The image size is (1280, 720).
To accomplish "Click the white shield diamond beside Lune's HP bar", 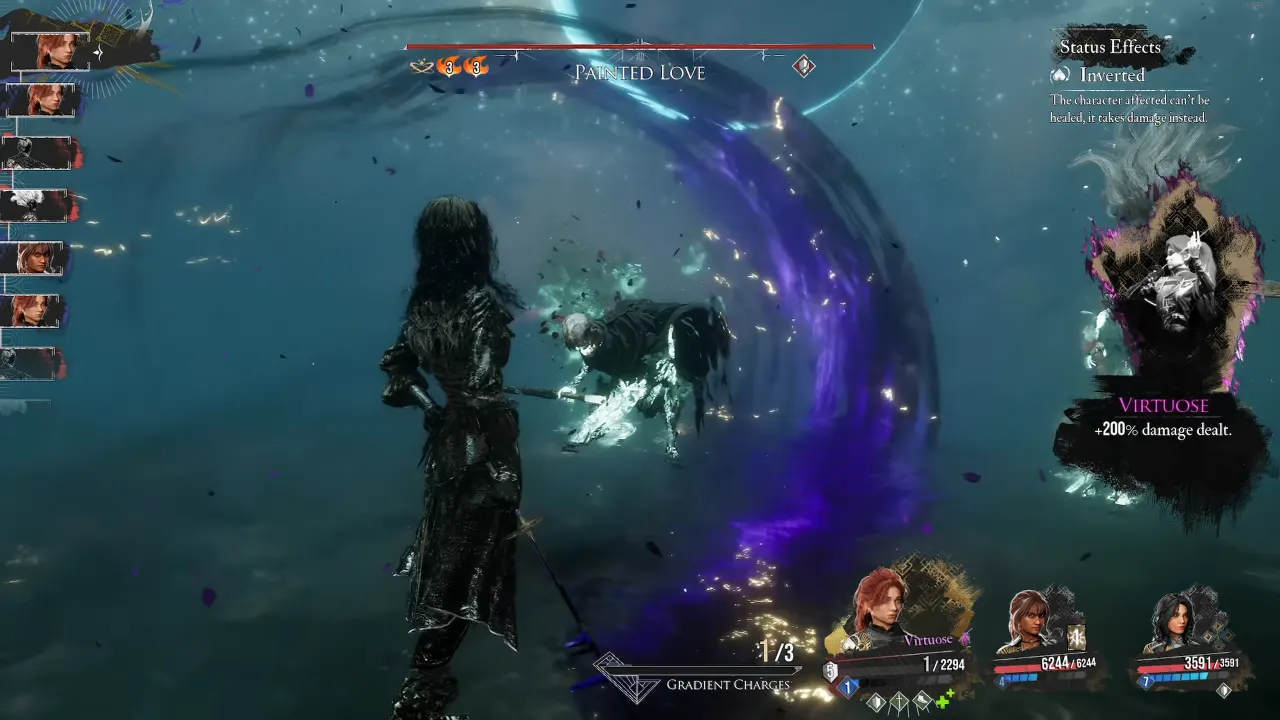I will 1223,687.
